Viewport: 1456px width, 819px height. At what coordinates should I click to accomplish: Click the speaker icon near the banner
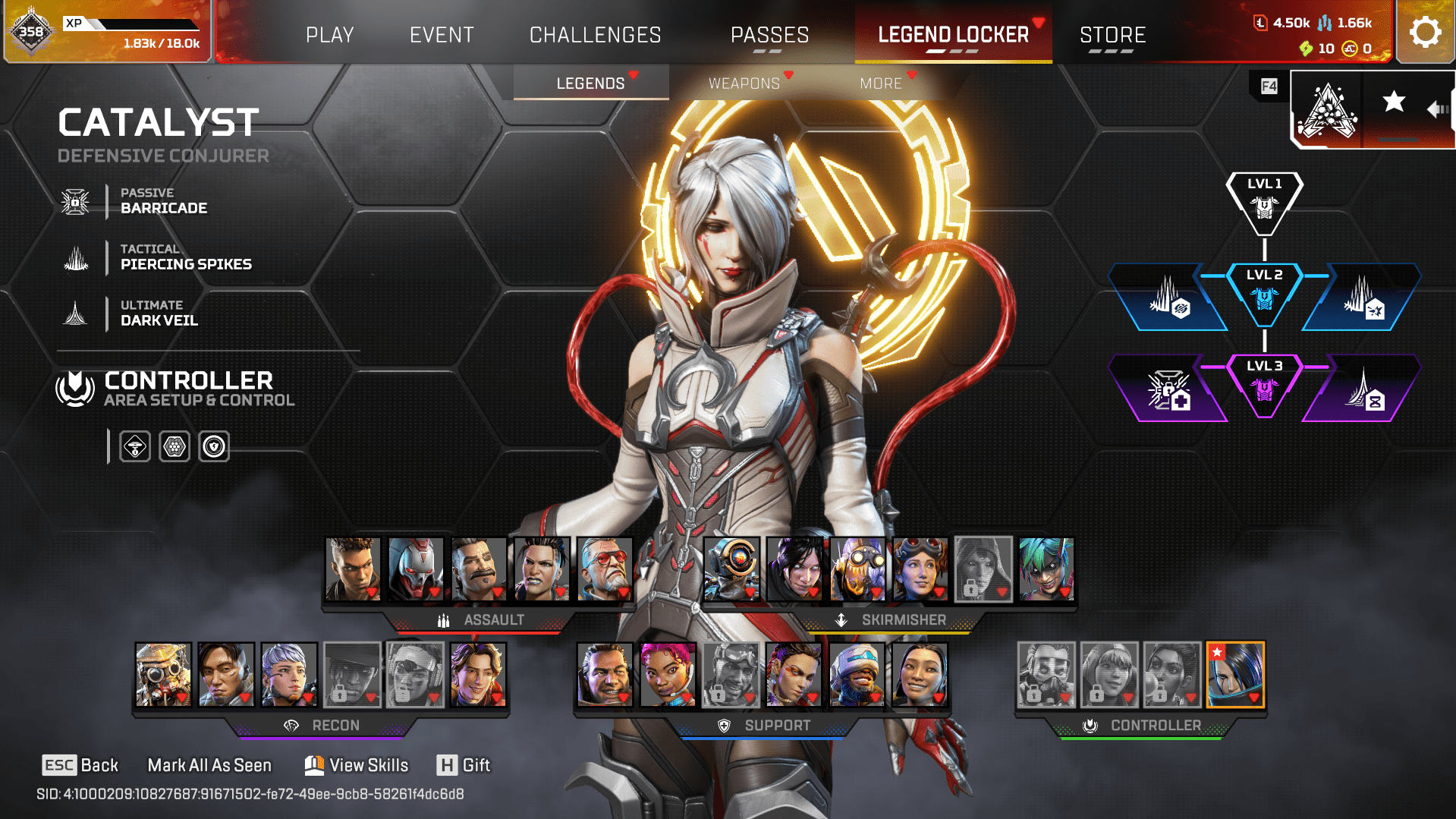[1436, 109]
